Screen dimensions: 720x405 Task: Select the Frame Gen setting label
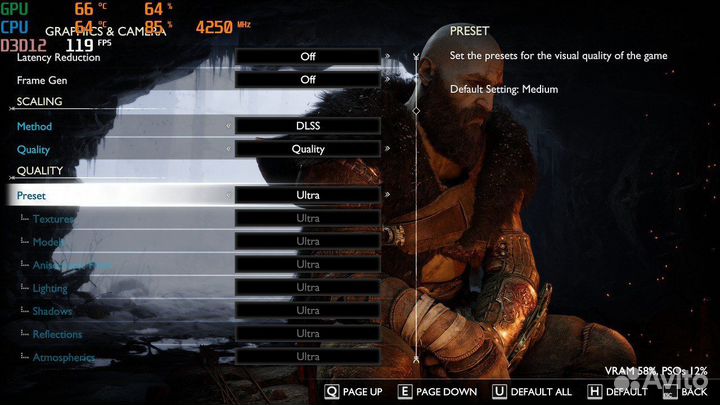(41, 80)
